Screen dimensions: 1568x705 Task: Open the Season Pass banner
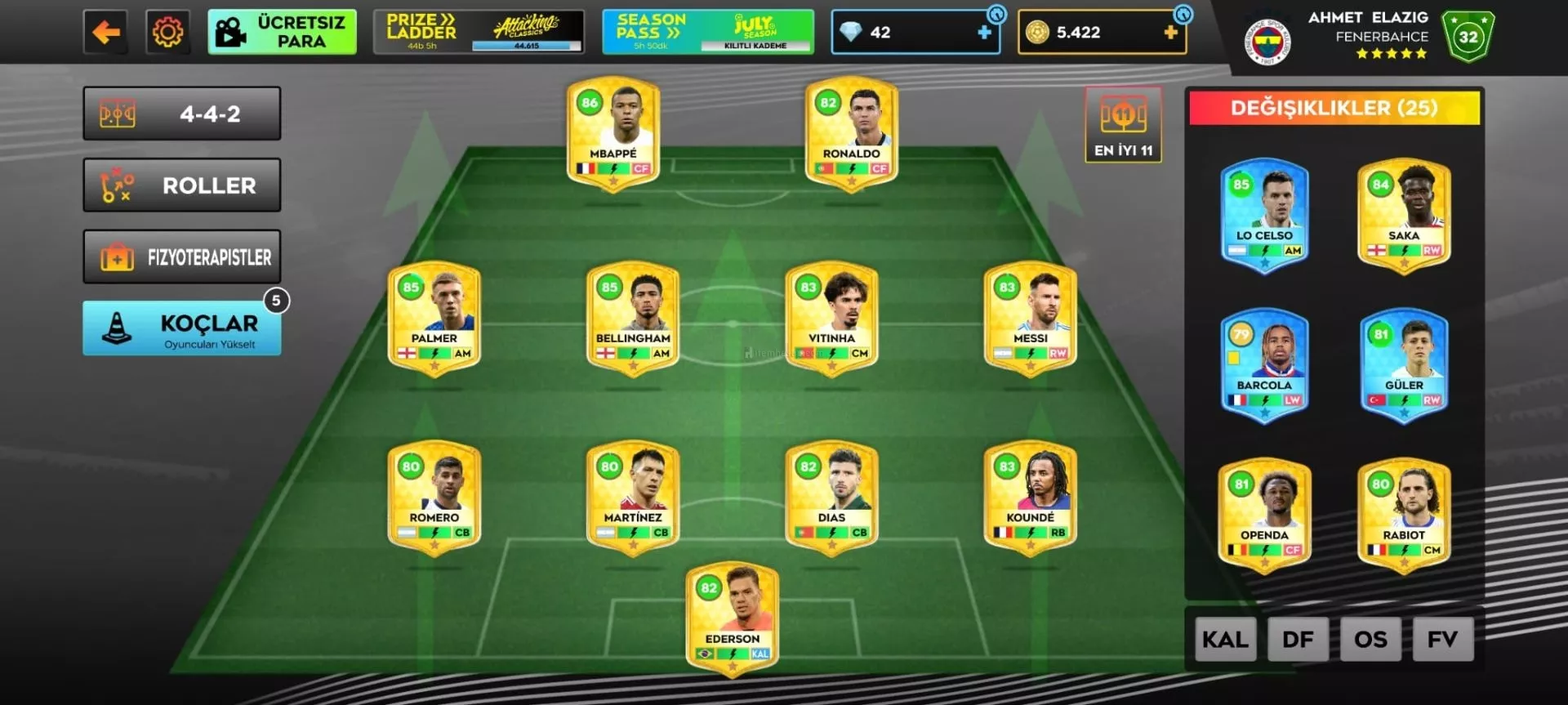[707, 33]
